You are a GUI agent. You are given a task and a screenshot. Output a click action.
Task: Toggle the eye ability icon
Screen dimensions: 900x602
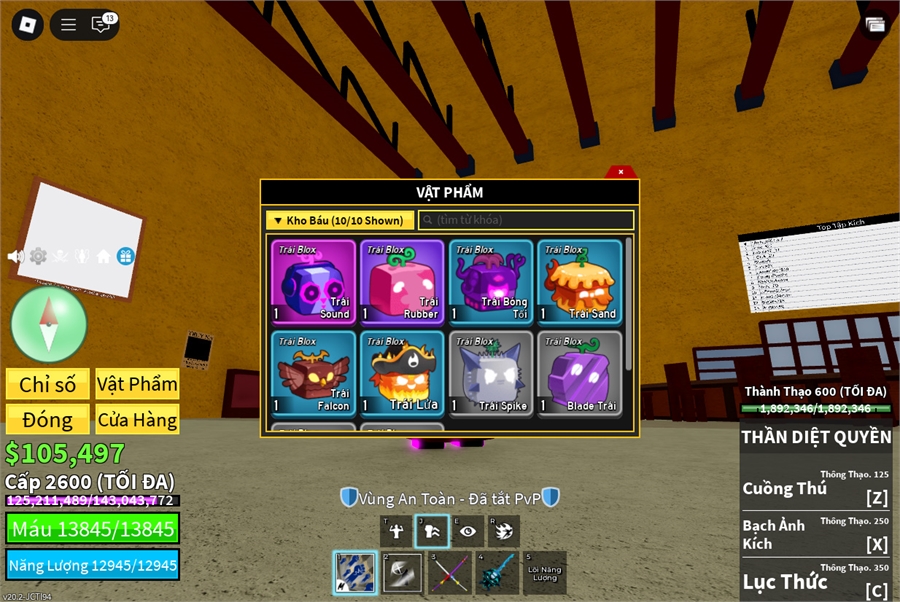click(x=467, y=532)
